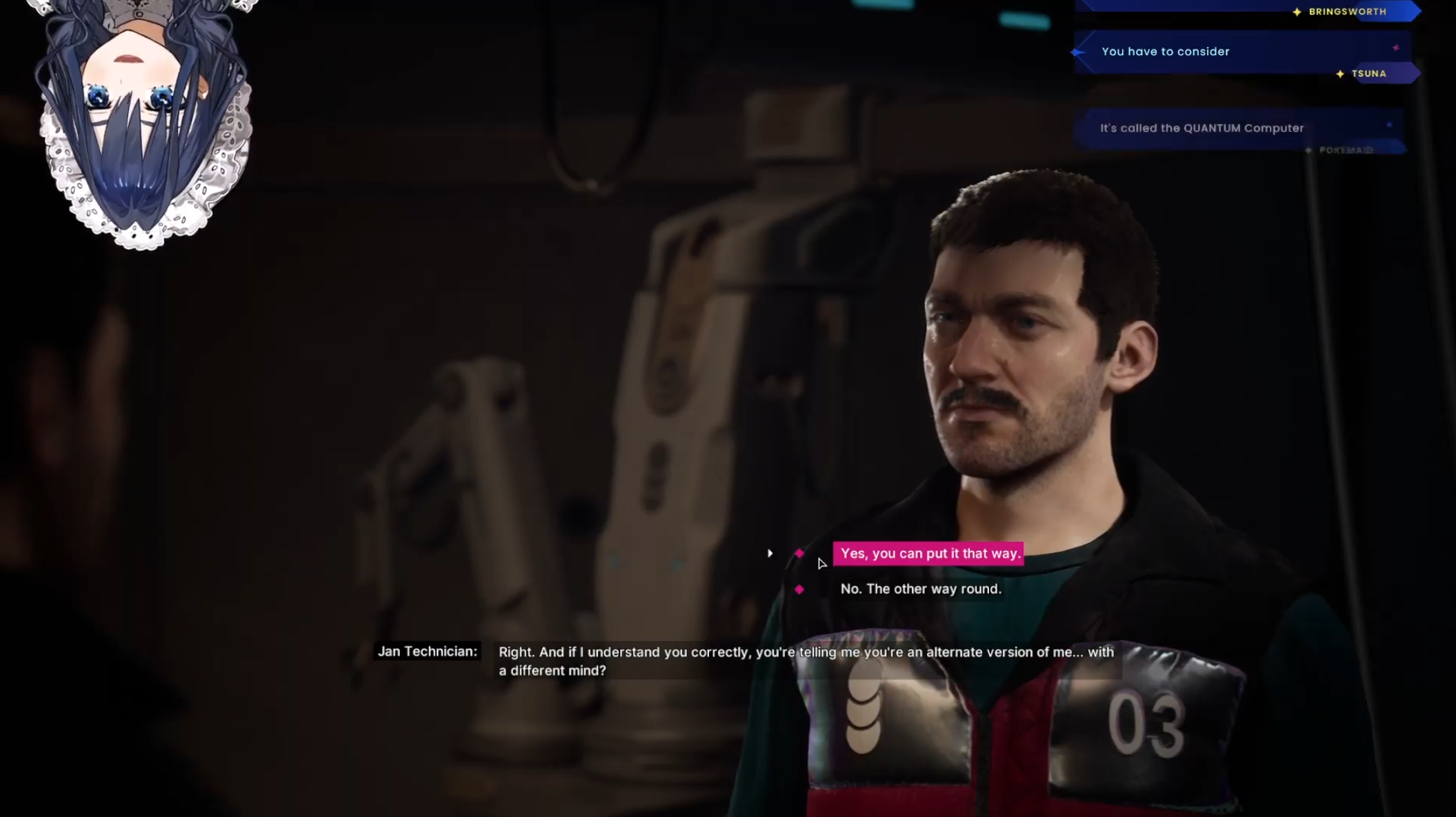Click Tsuna's "You have to consider" chat message
Screen dimensions: 1456x817
click(1165, 52)
